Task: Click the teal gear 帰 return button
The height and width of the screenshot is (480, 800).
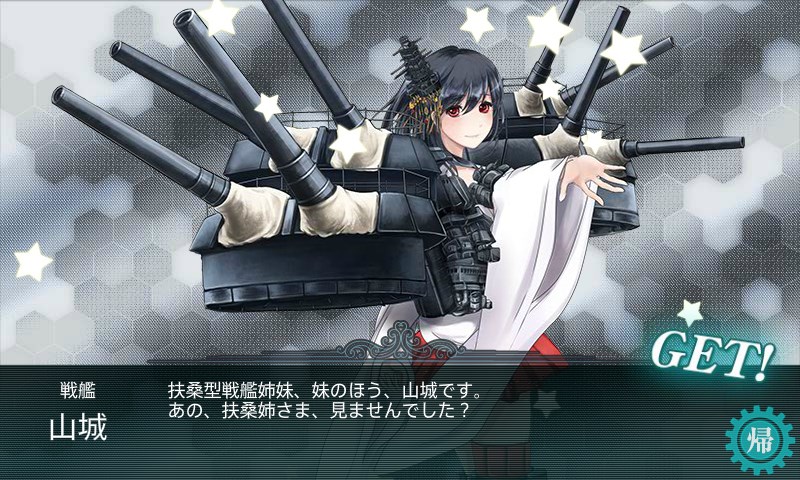Action: (757, 438)
